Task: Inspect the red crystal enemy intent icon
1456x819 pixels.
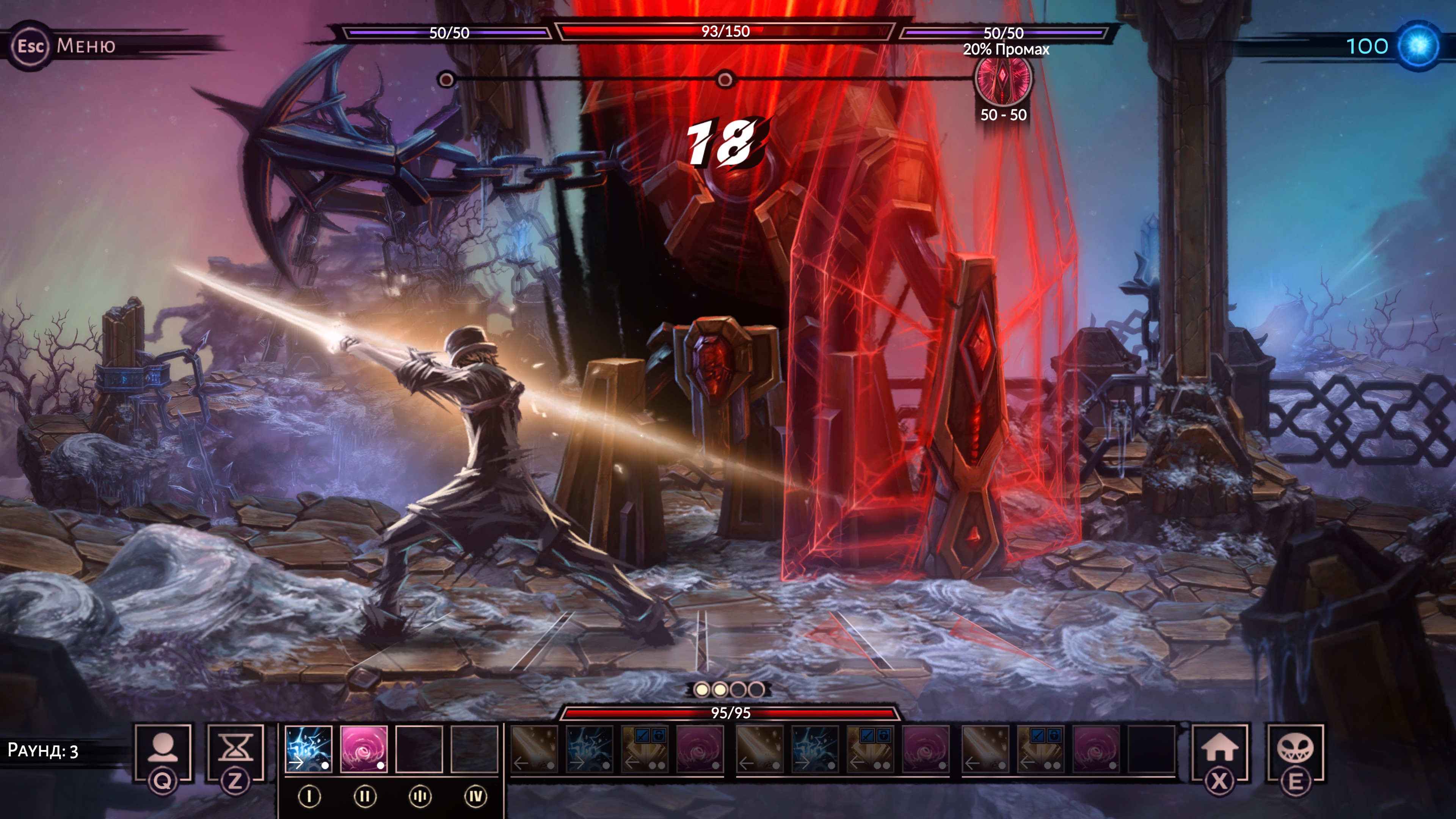Action: point(1003,78)
